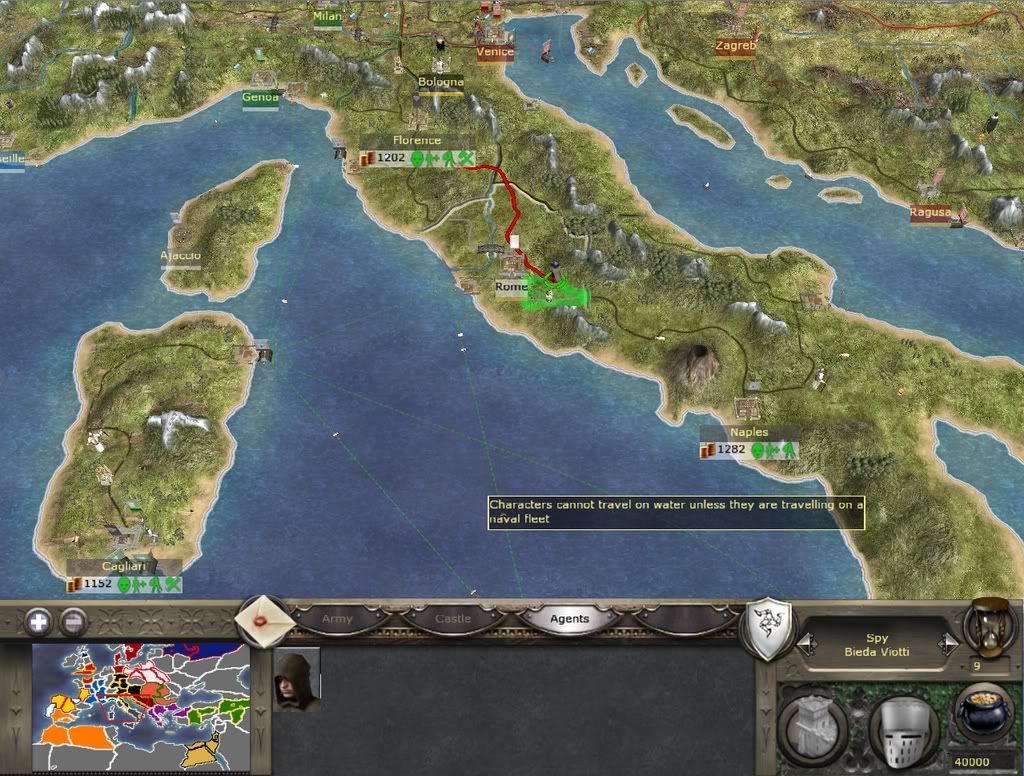Select the Naples settlement label
Viewport: 1024px width, 776px height.
click(749, 432)
